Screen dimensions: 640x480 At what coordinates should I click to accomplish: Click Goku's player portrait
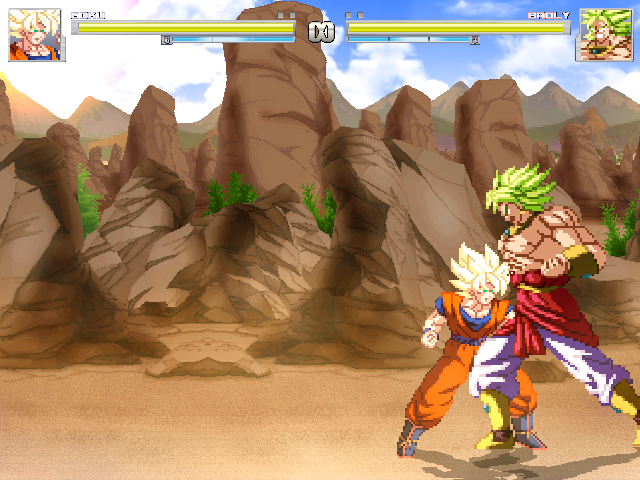click(36, 36)
